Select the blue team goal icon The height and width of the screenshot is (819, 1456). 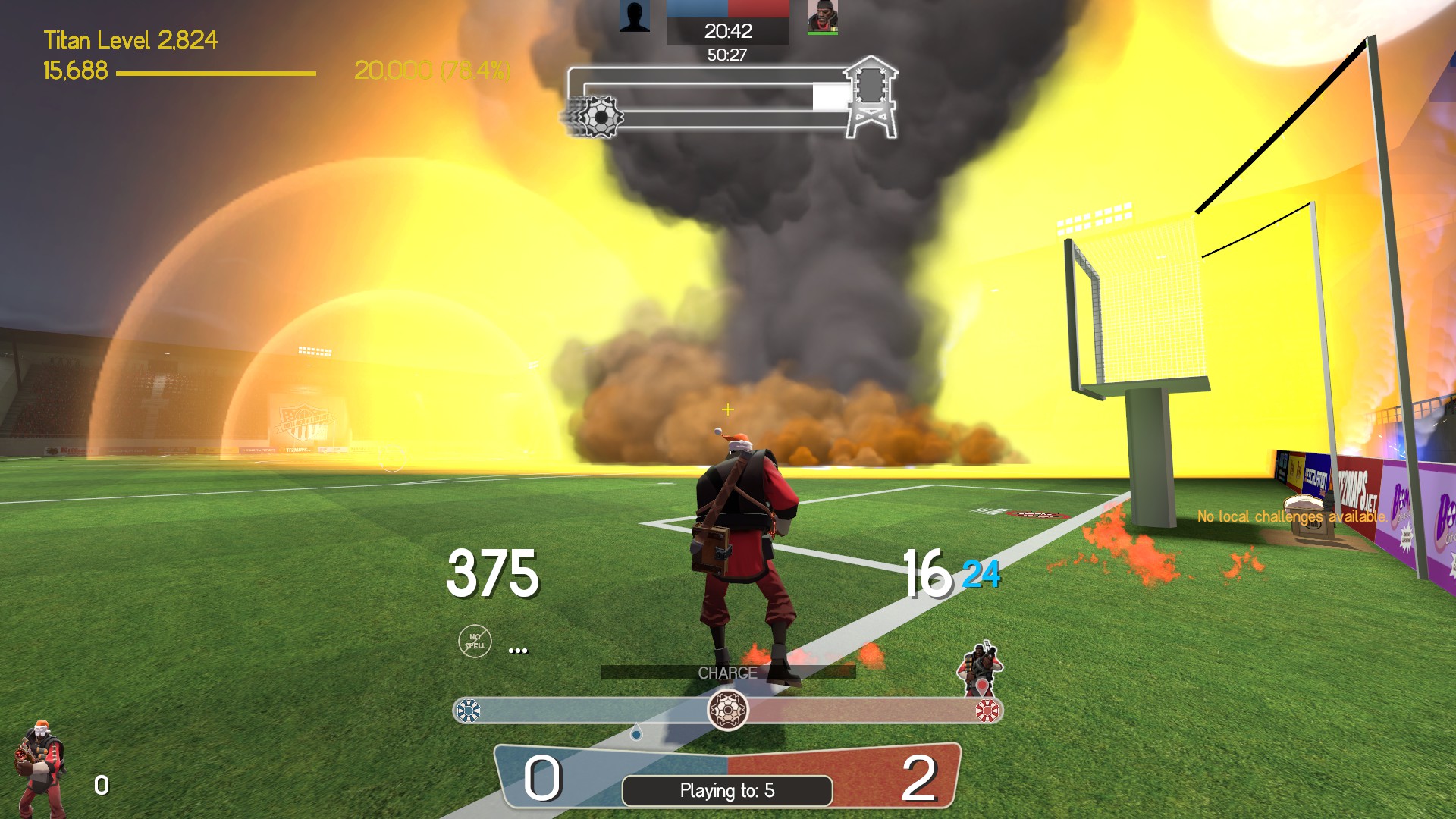[469, 711]
